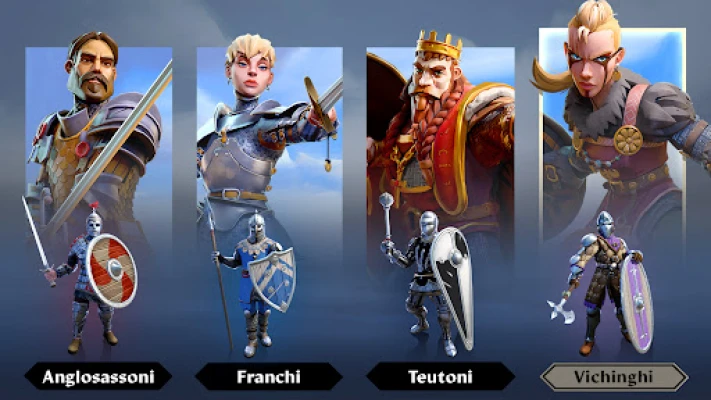711x400 pixels.
Task: Pick the Teutoni faction button
Action: 440,377
